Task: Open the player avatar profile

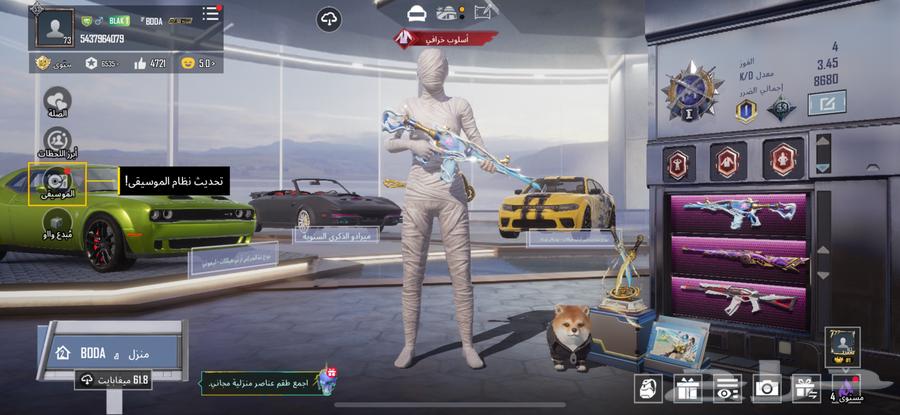Action: click(56, 27)
